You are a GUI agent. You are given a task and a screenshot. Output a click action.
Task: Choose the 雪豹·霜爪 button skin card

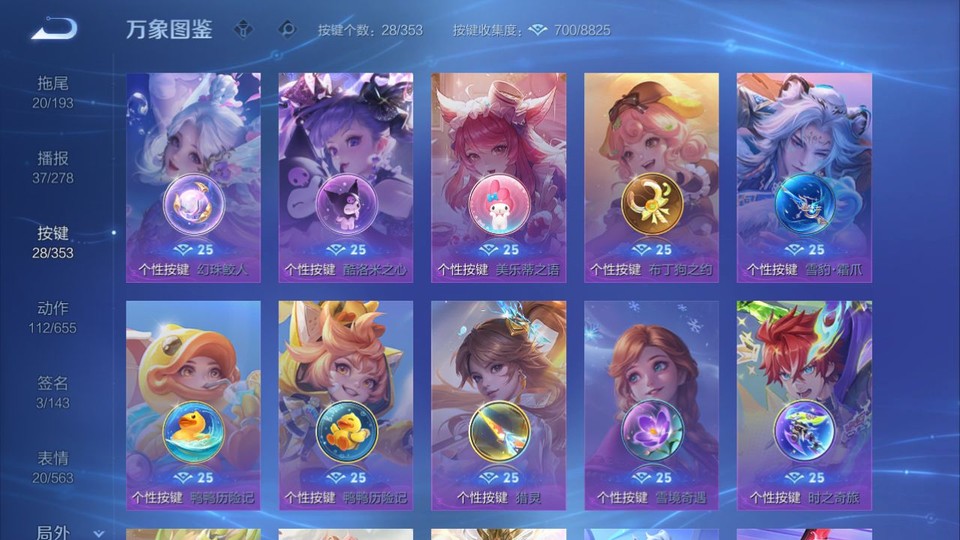(804, 177)
